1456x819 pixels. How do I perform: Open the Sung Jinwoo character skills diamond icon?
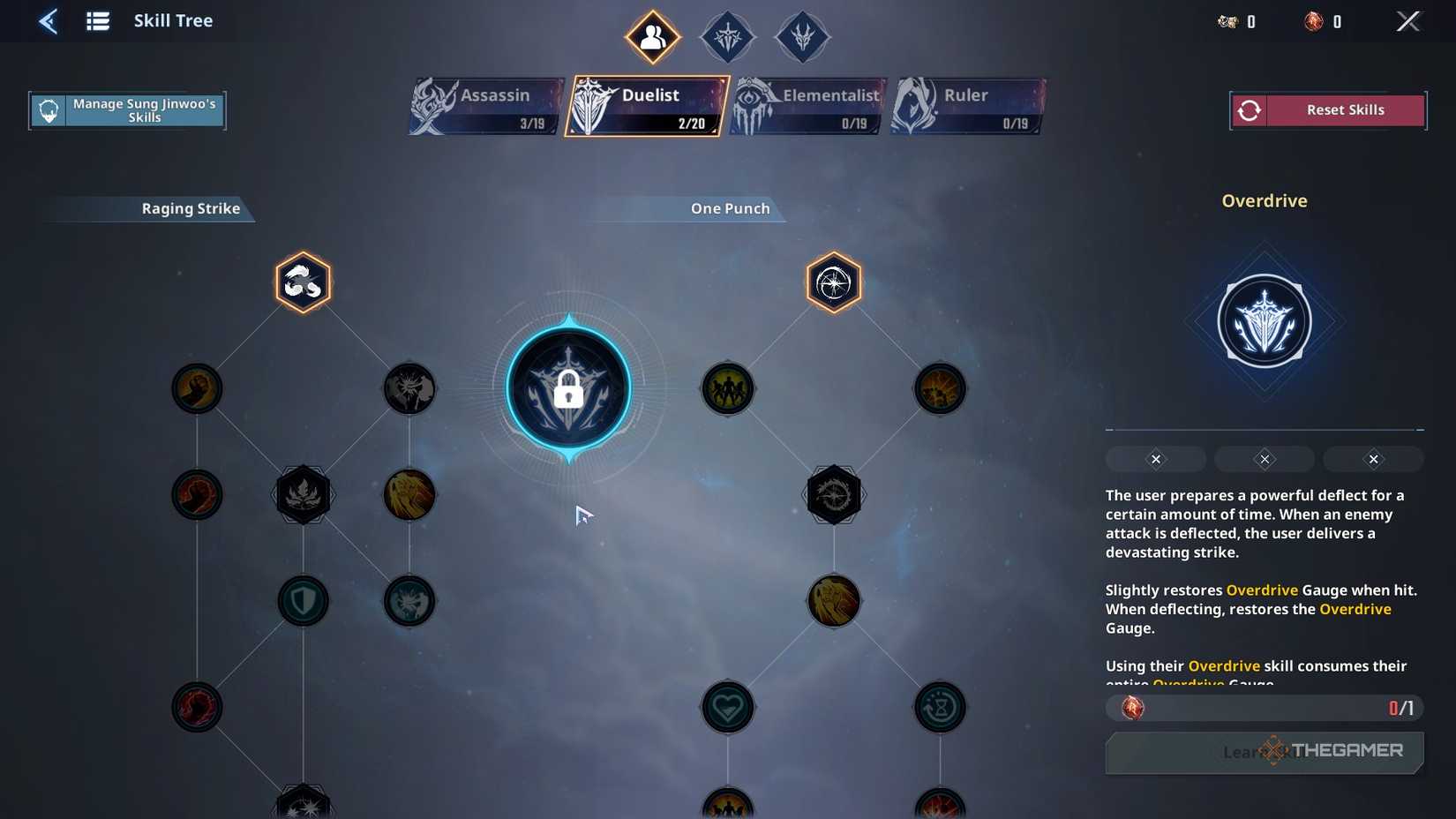pos(652,36)
